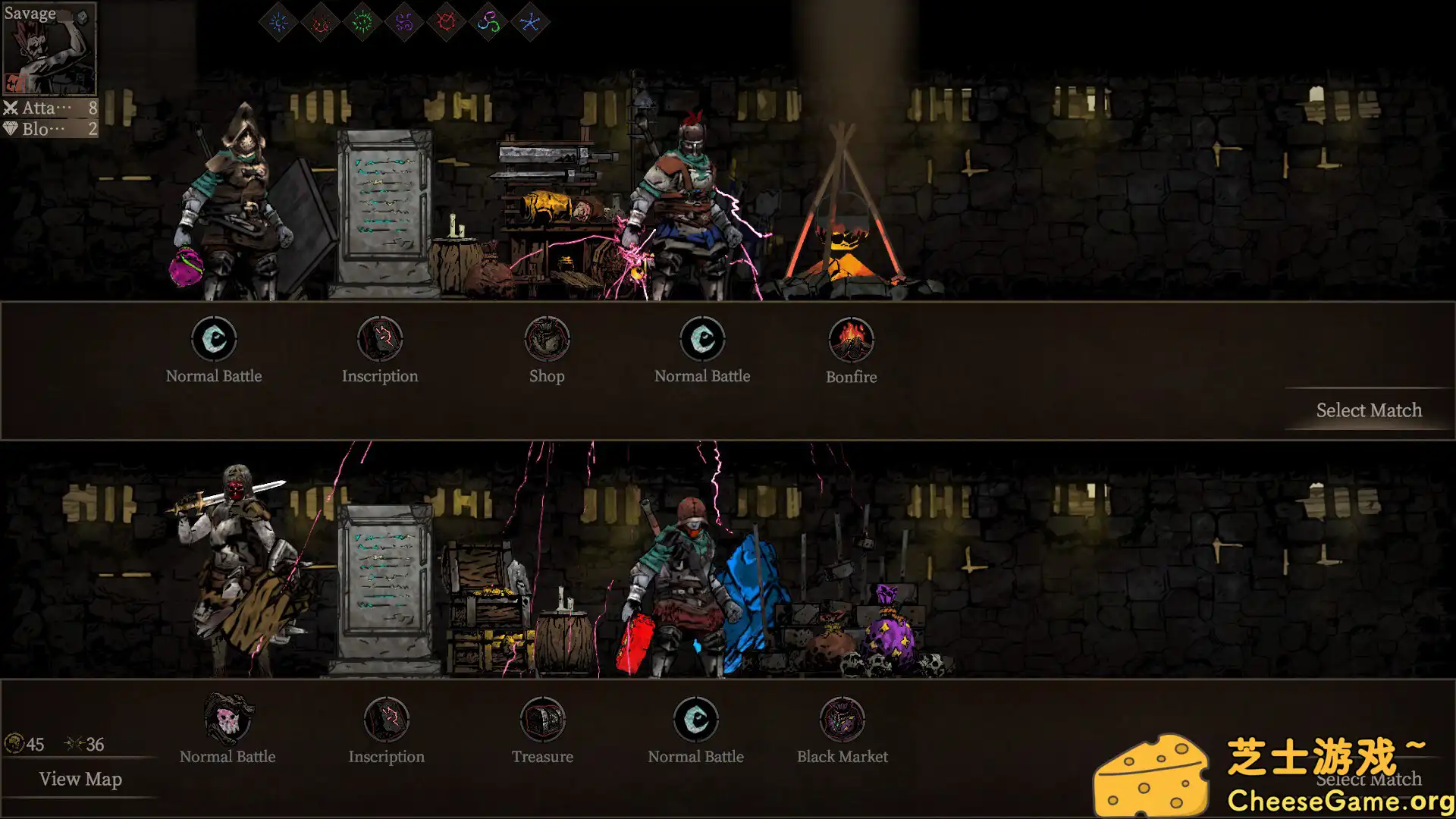This screenshot has height=819, width=1456.
Task: Open the Inscription node in the upper route
Action: tap(380, 340)
